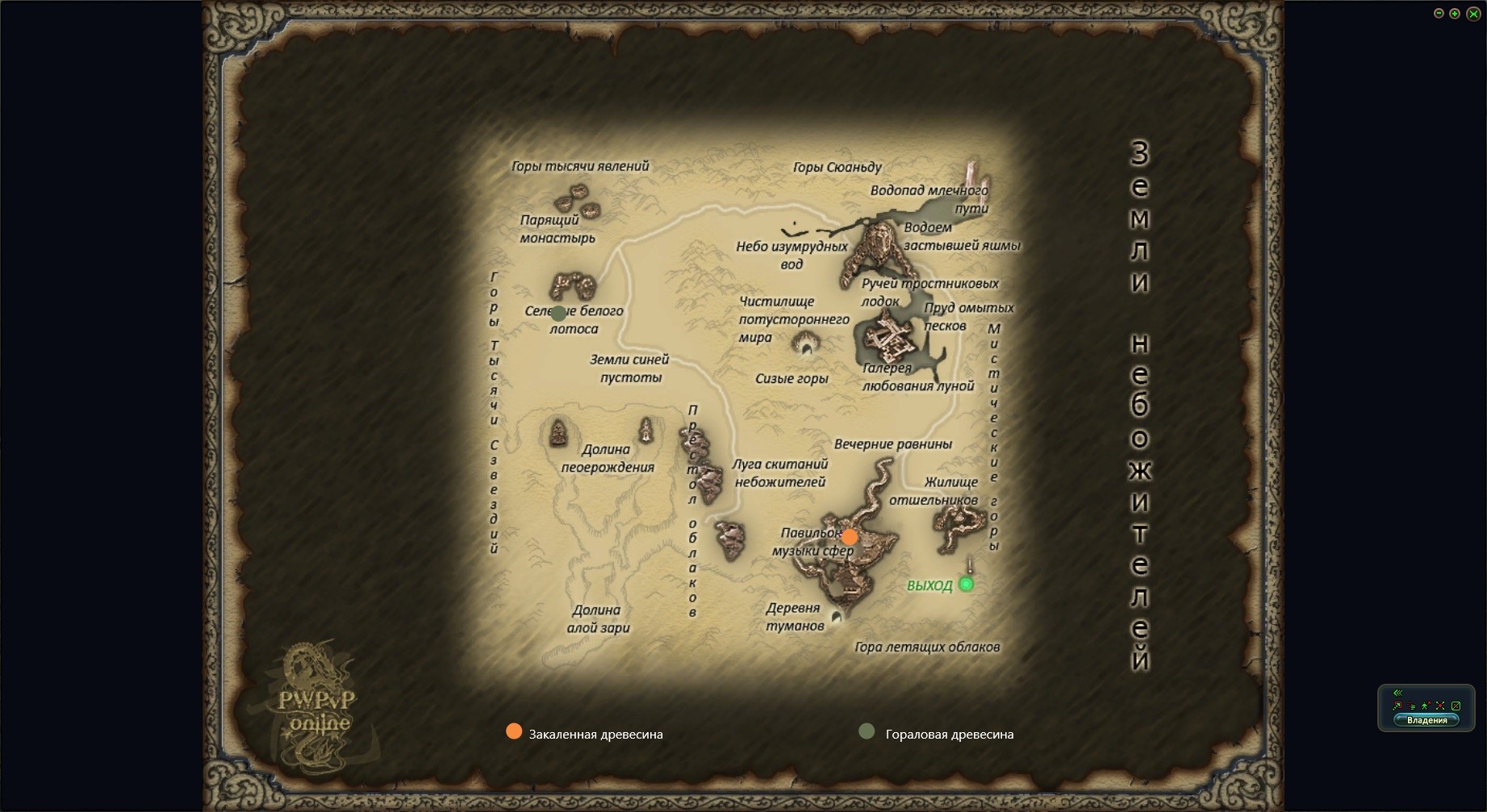
Task: Click the red-cross list map tool icon
Action: coord(1411,706)
